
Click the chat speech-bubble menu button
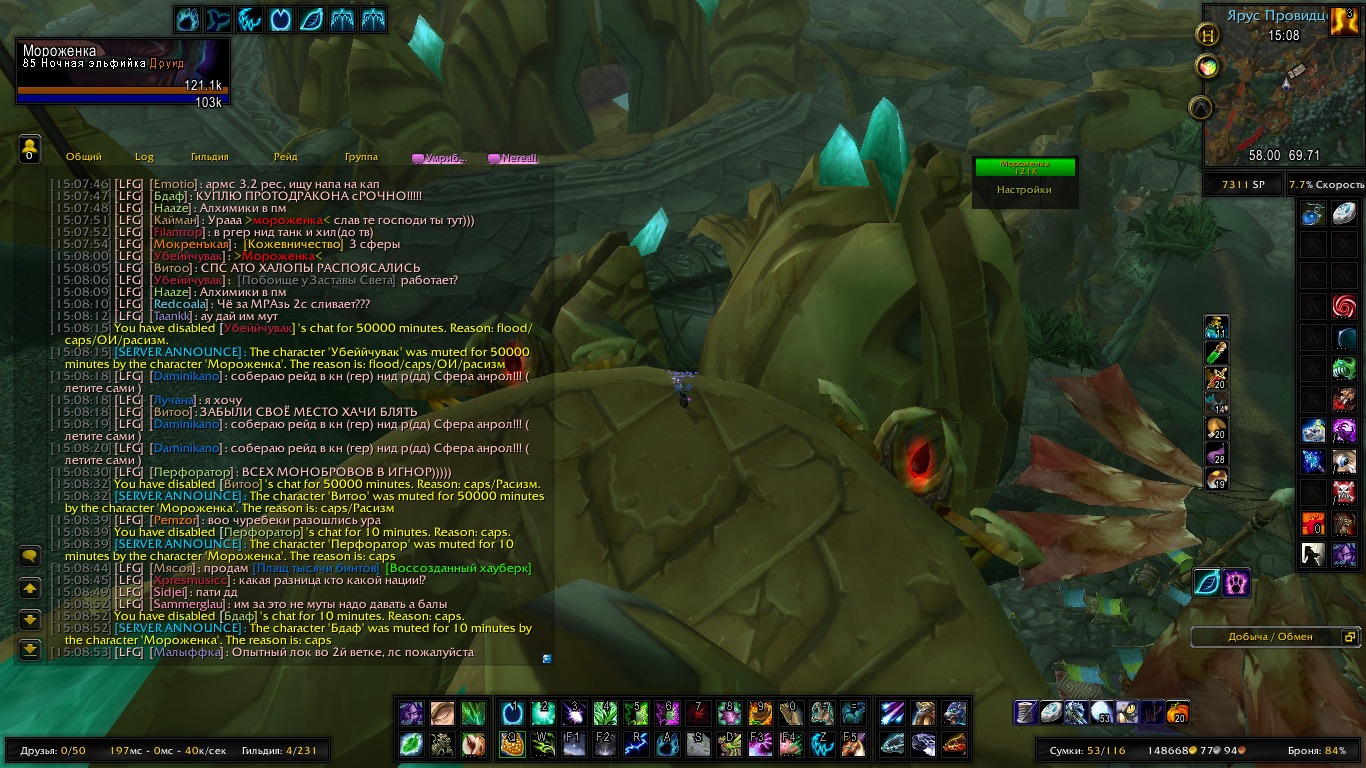click(x=30, y=556)
